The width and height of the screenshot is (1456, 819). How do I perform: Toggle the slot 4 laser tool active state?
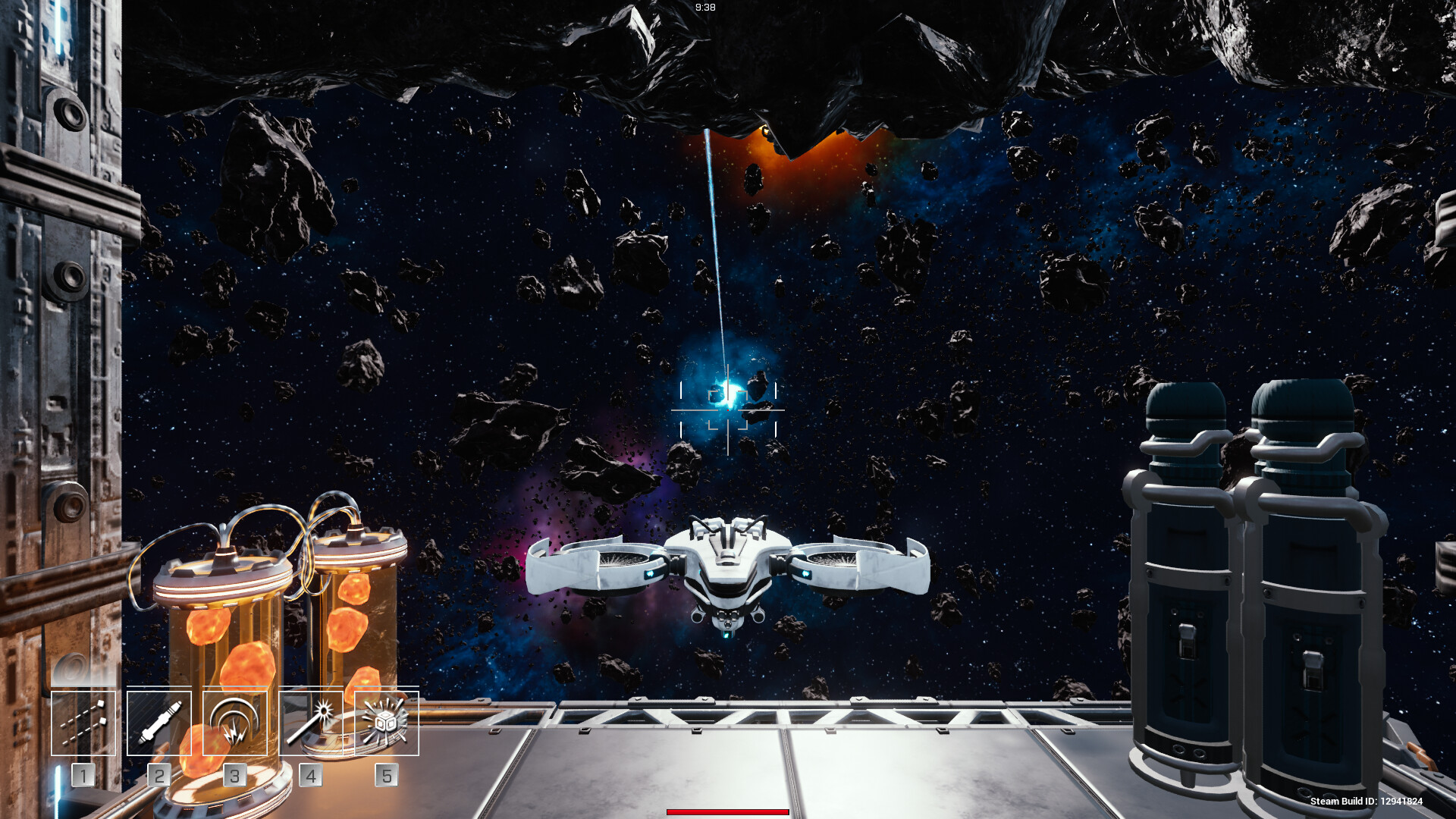310,723
